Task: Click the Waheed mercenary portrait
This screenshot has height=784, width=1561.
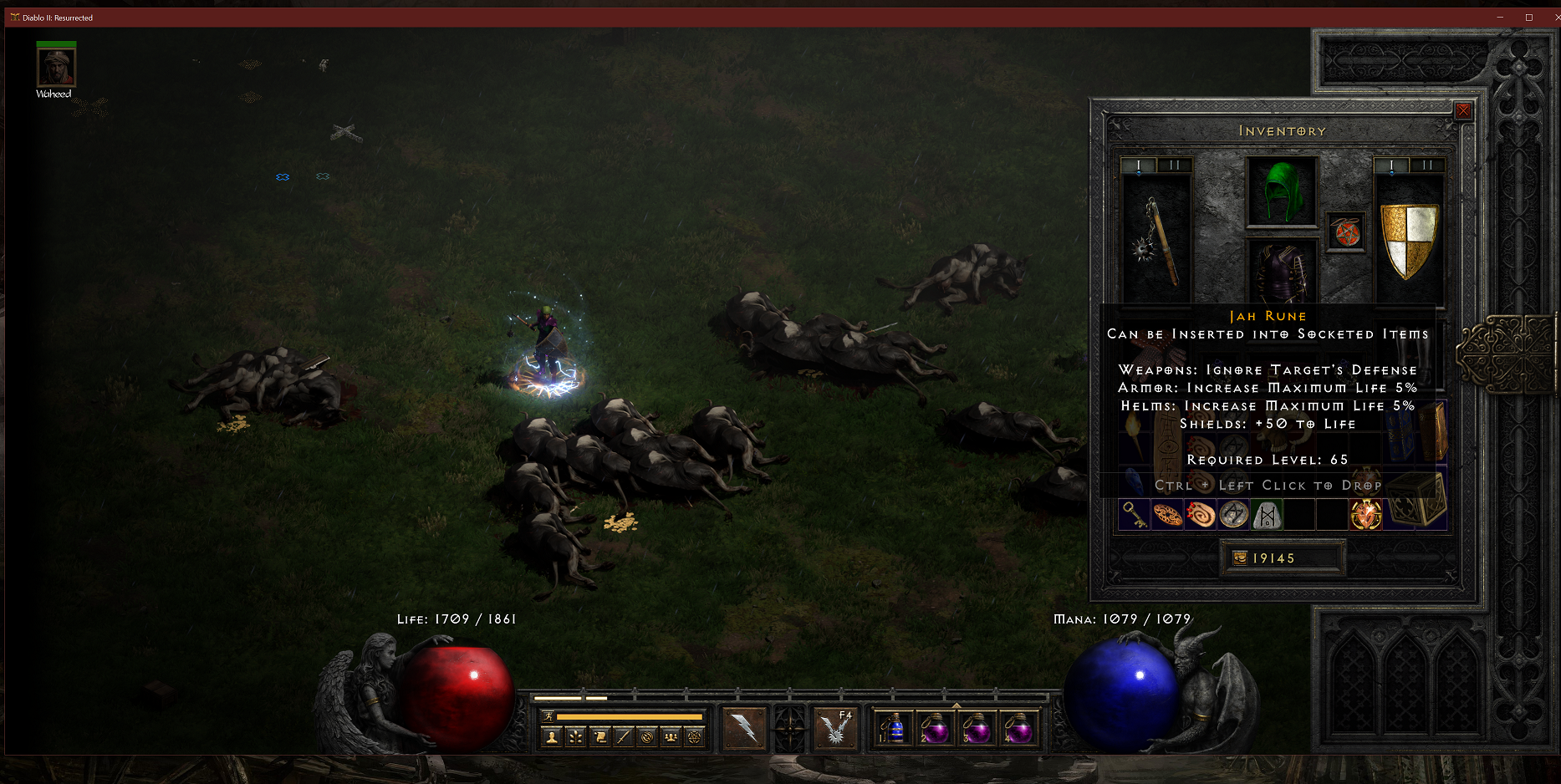Action: [56, 67]
